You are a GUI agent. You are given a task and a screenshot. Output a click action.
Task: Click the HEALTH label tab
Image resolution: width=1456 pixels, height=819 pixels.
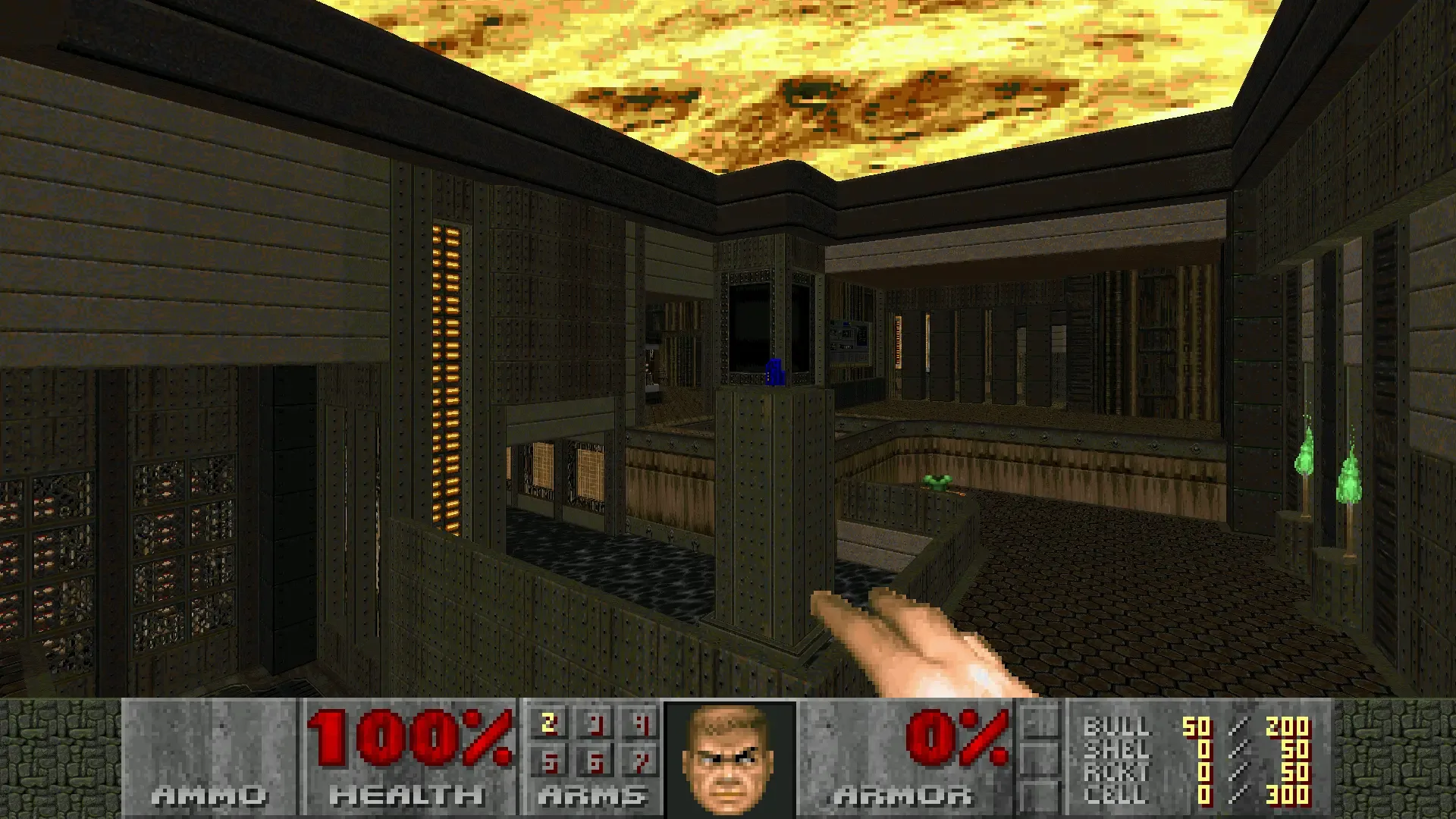click(406, 796)
